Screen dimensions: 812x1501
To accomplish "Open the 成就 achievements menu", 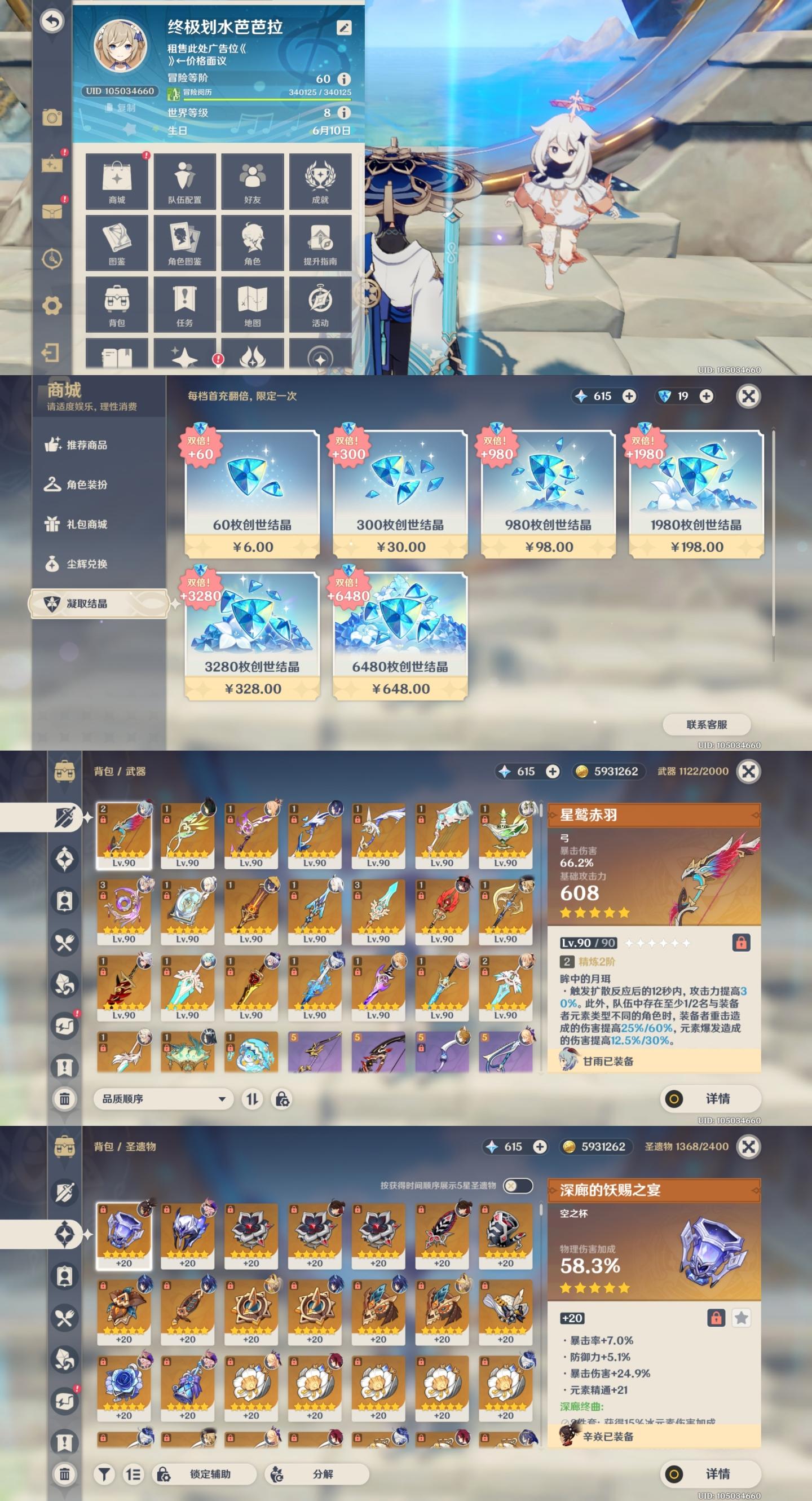I will [320, 181].
